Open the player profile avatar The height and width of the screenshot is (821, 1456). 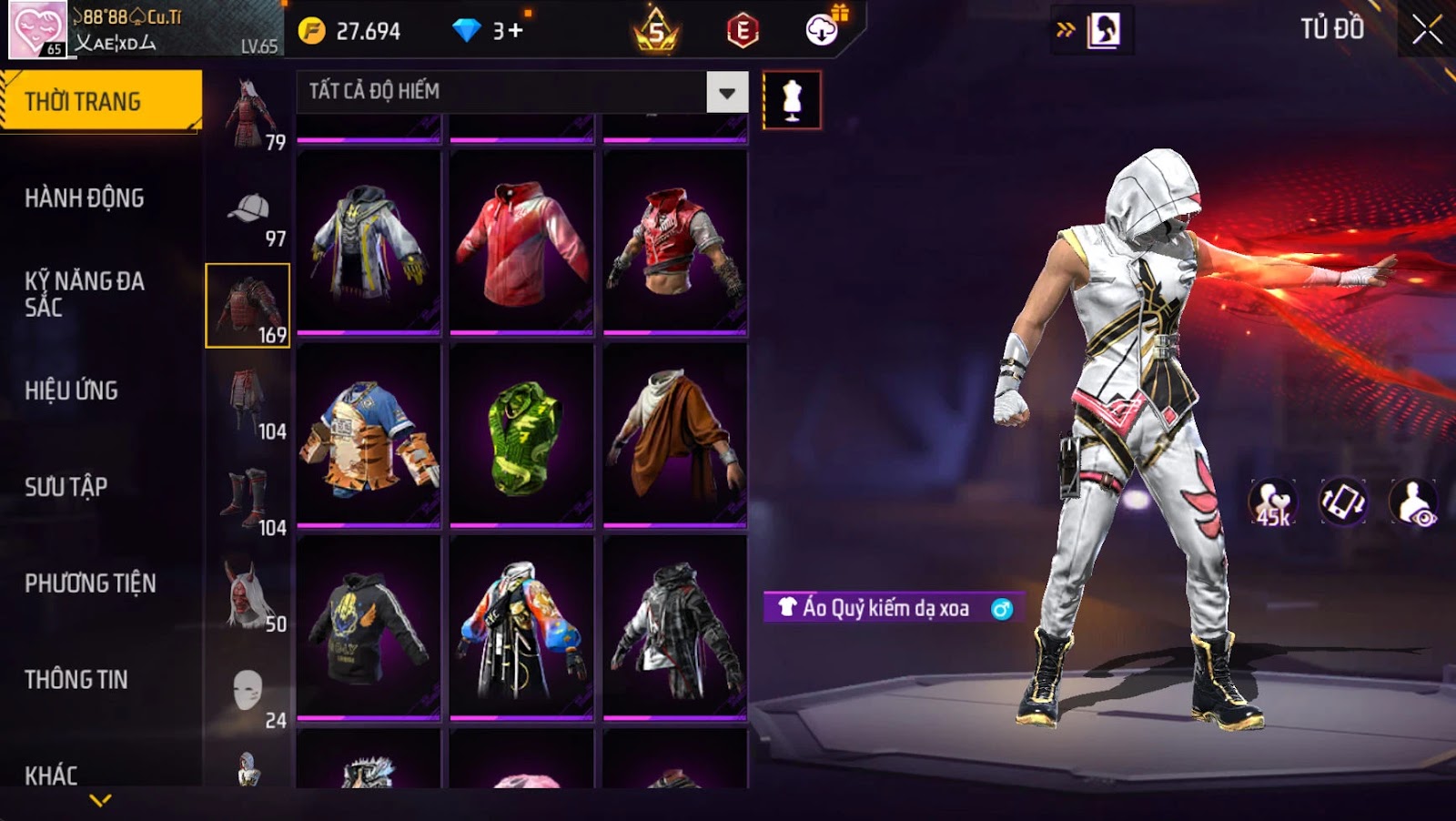point(36,29)
